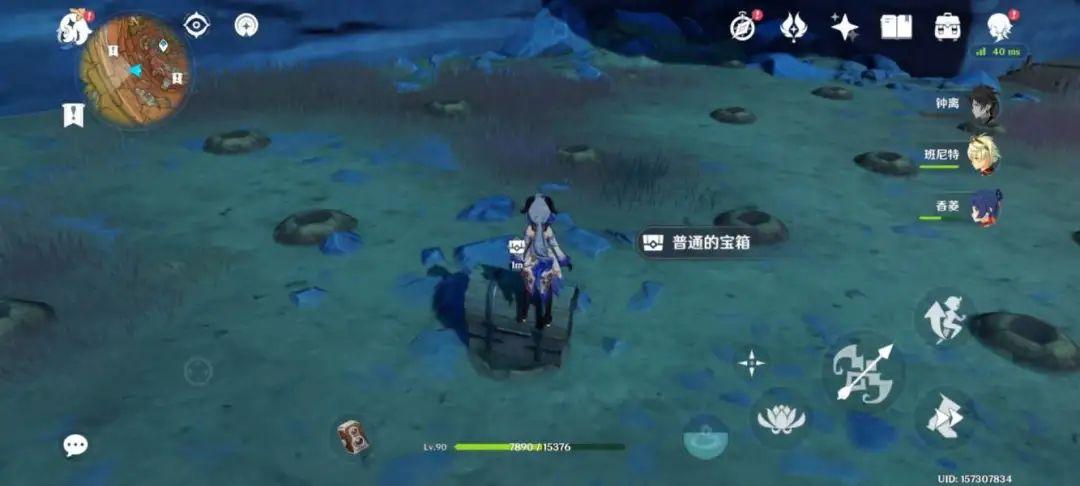Open the compass events icon
1080x486 pixels.
tap(741, 27)
